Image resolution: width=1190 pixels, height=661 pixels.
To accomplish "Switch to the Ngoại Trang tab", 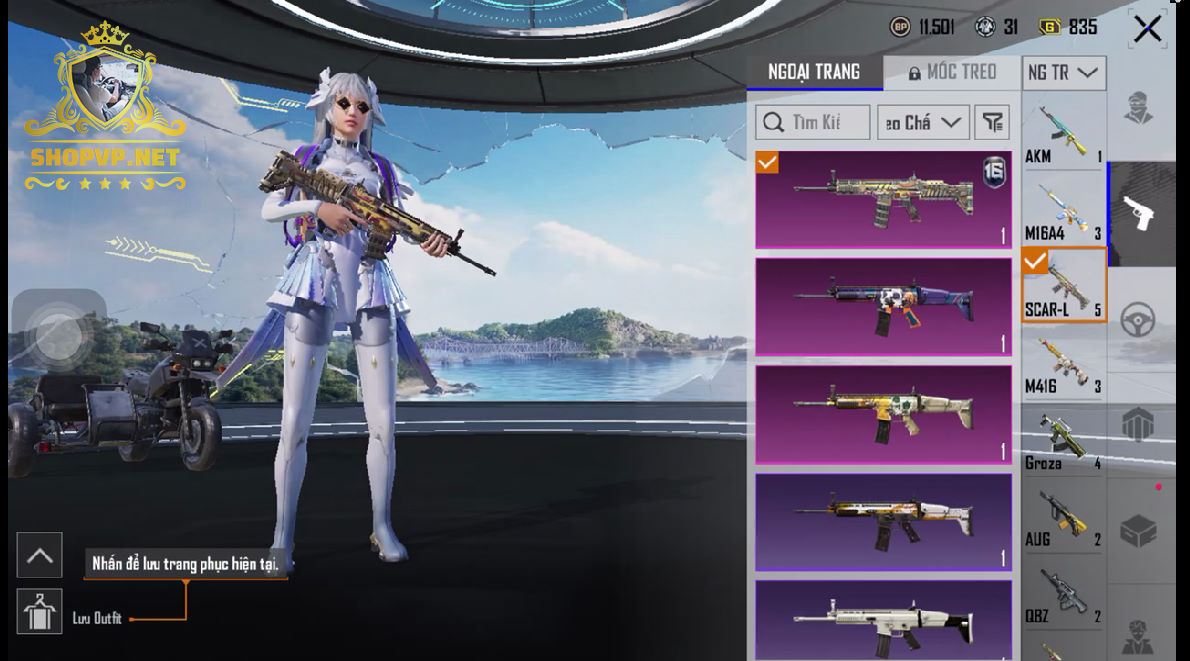I will pyautogui.click(x=814, y=72).
